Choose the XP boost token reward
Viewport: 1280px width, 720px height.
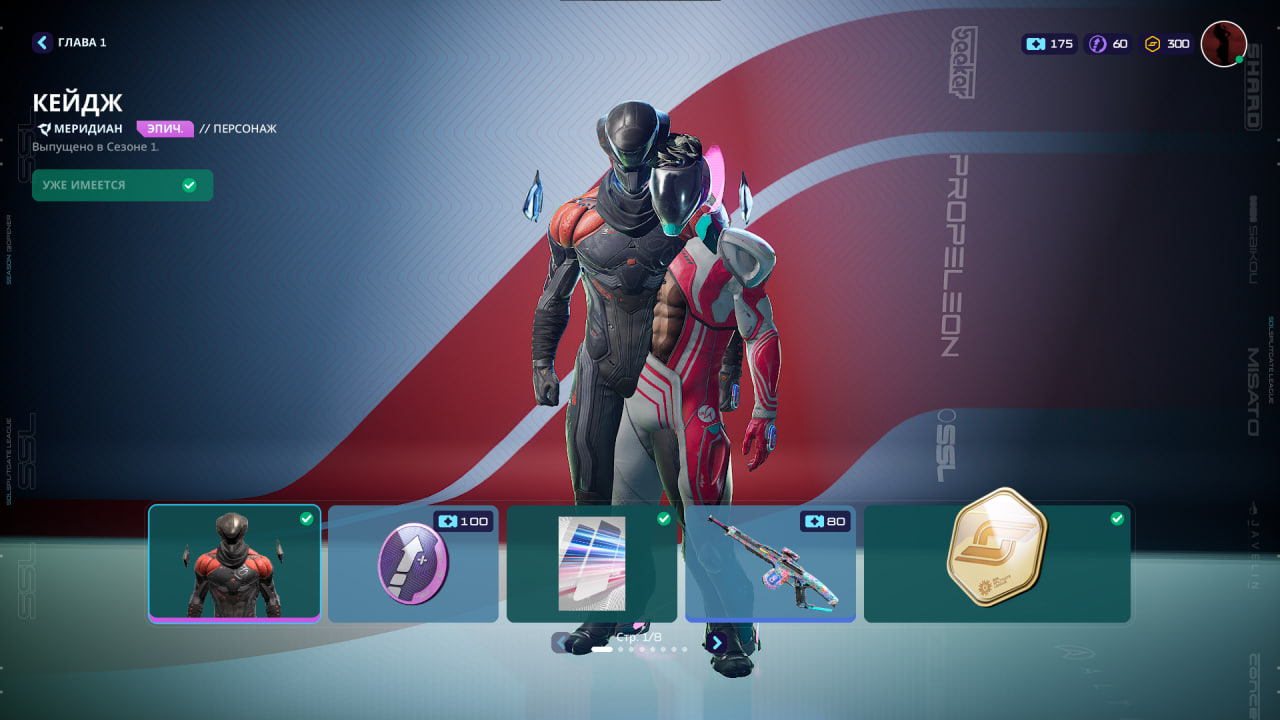coord(413,563)
